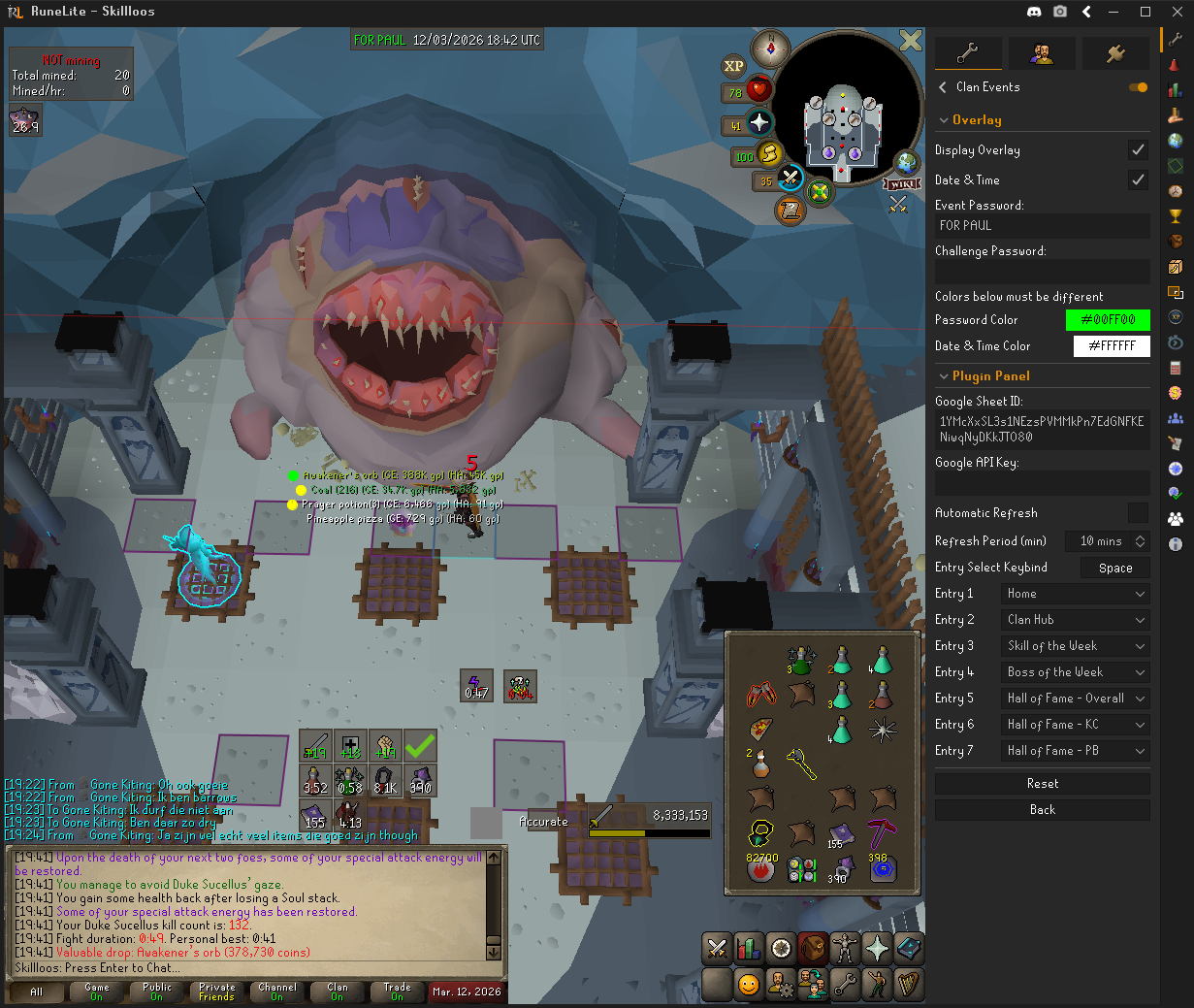The height and width of the screenshot is (1008, 1194).
Task: Click the Reset button in plugin panel
Action: pos(1043,784)
